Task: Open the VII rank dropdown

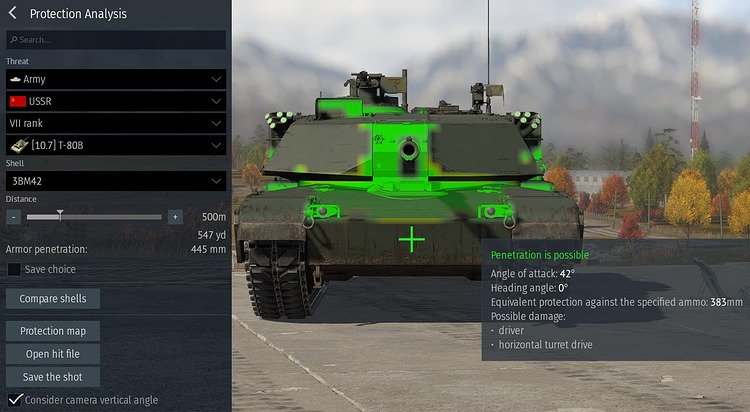Action: tap(115, 123)
